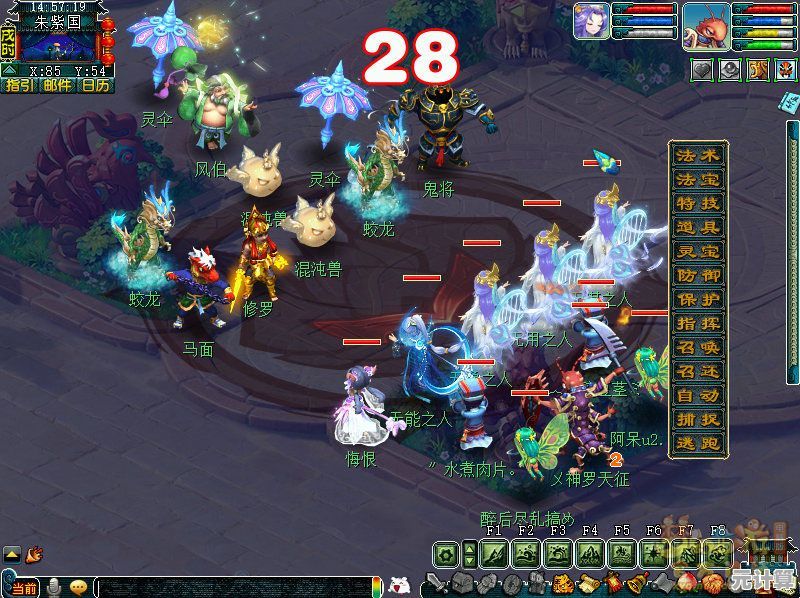The height and width of the screenshot is (598, 800).
Task: Choose the 防御 defend command
Action: 698,275
